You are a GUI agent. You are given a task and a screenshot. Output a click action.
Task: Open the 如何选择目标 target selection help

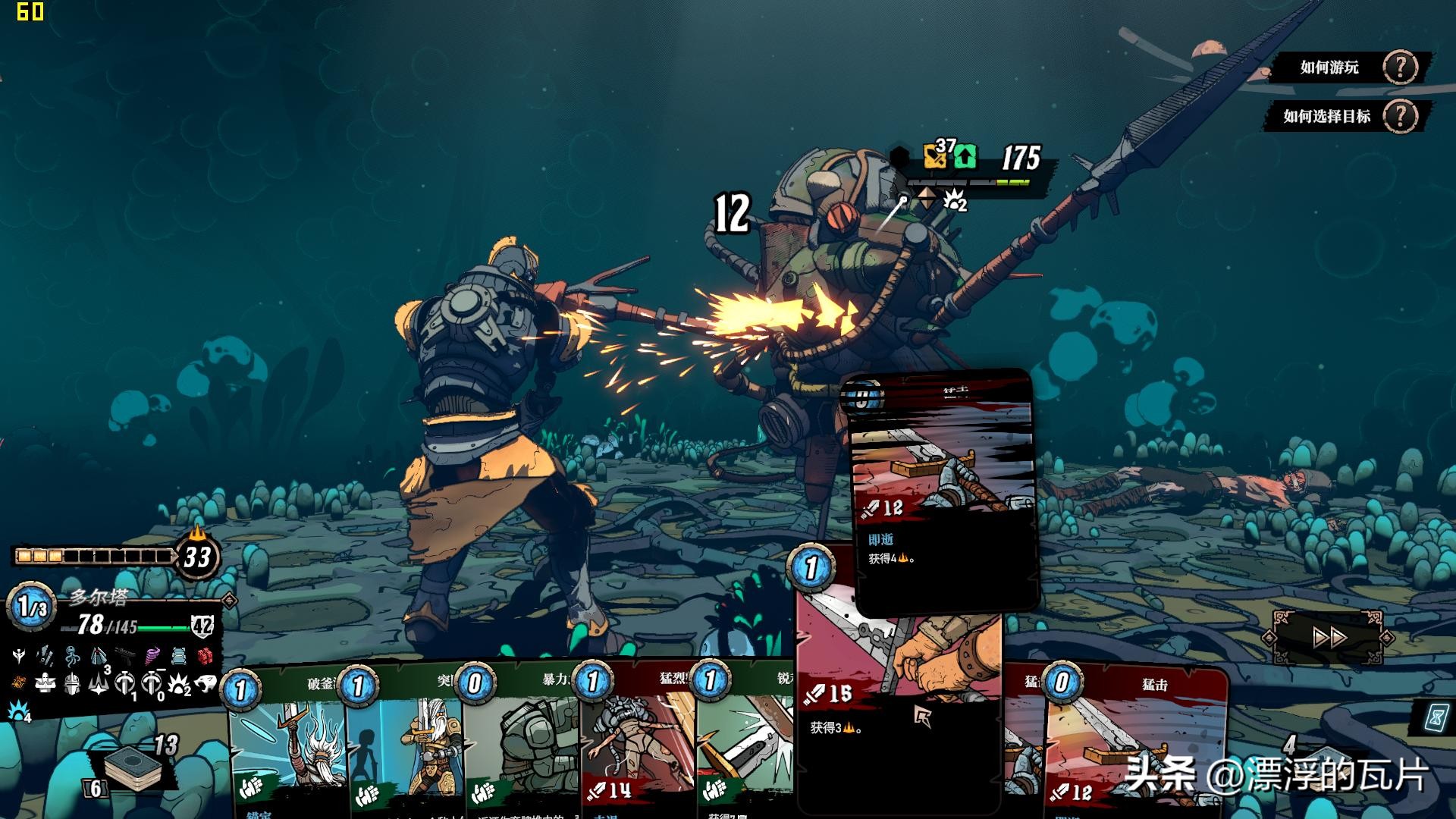[x=1347, y=117]
